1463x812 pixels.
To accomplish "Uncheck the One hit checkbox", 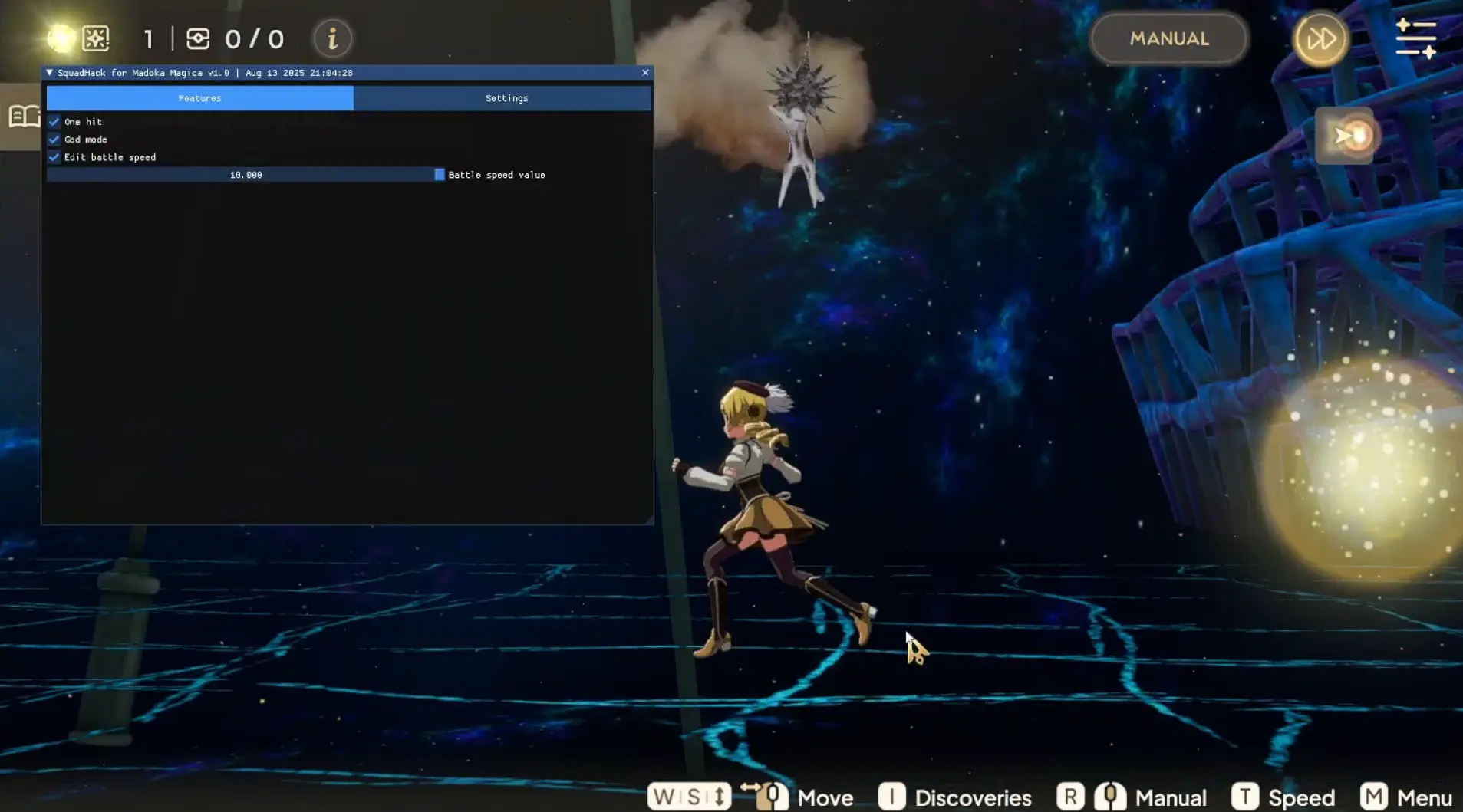I will click(54, 122).
